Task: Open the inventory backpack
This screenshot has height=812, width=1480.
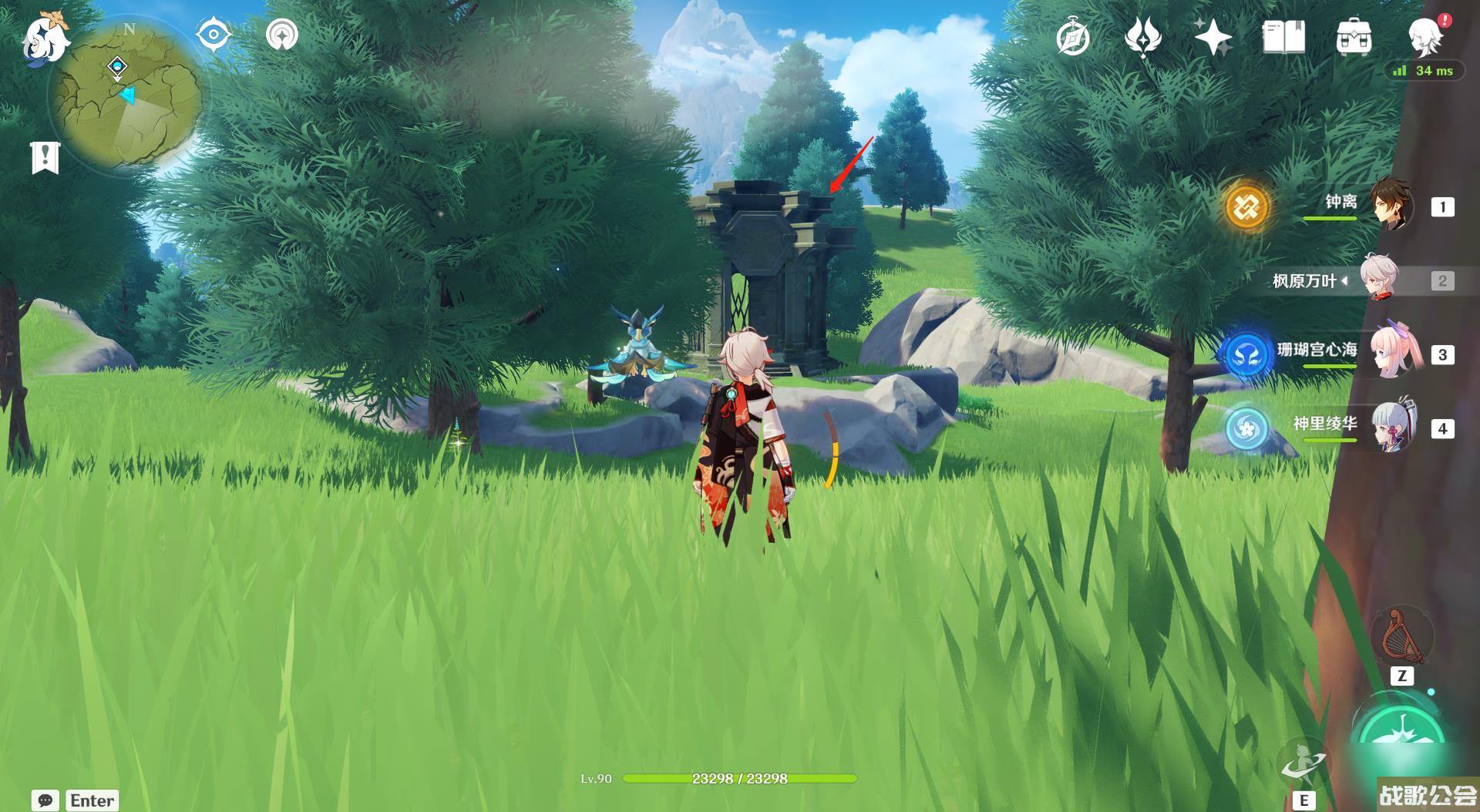Action: pos(1354,37)
